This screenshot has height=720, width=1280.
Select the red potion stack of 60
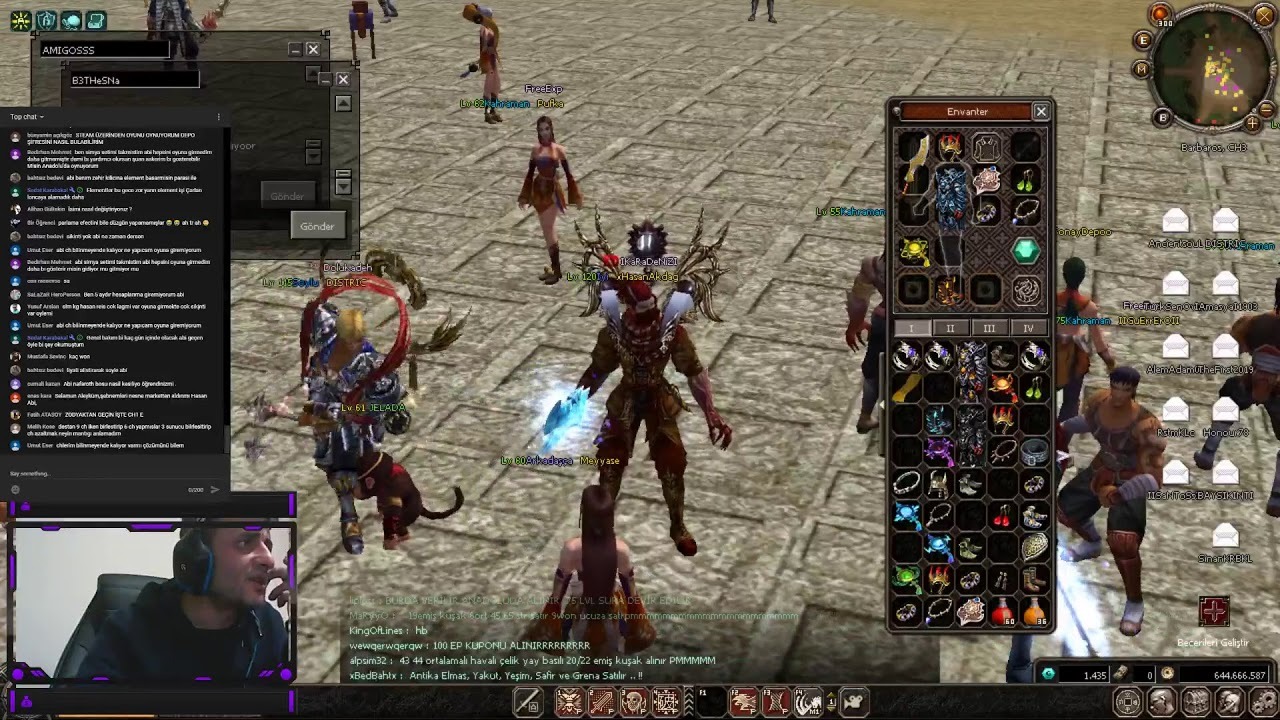pos(1003,611)
